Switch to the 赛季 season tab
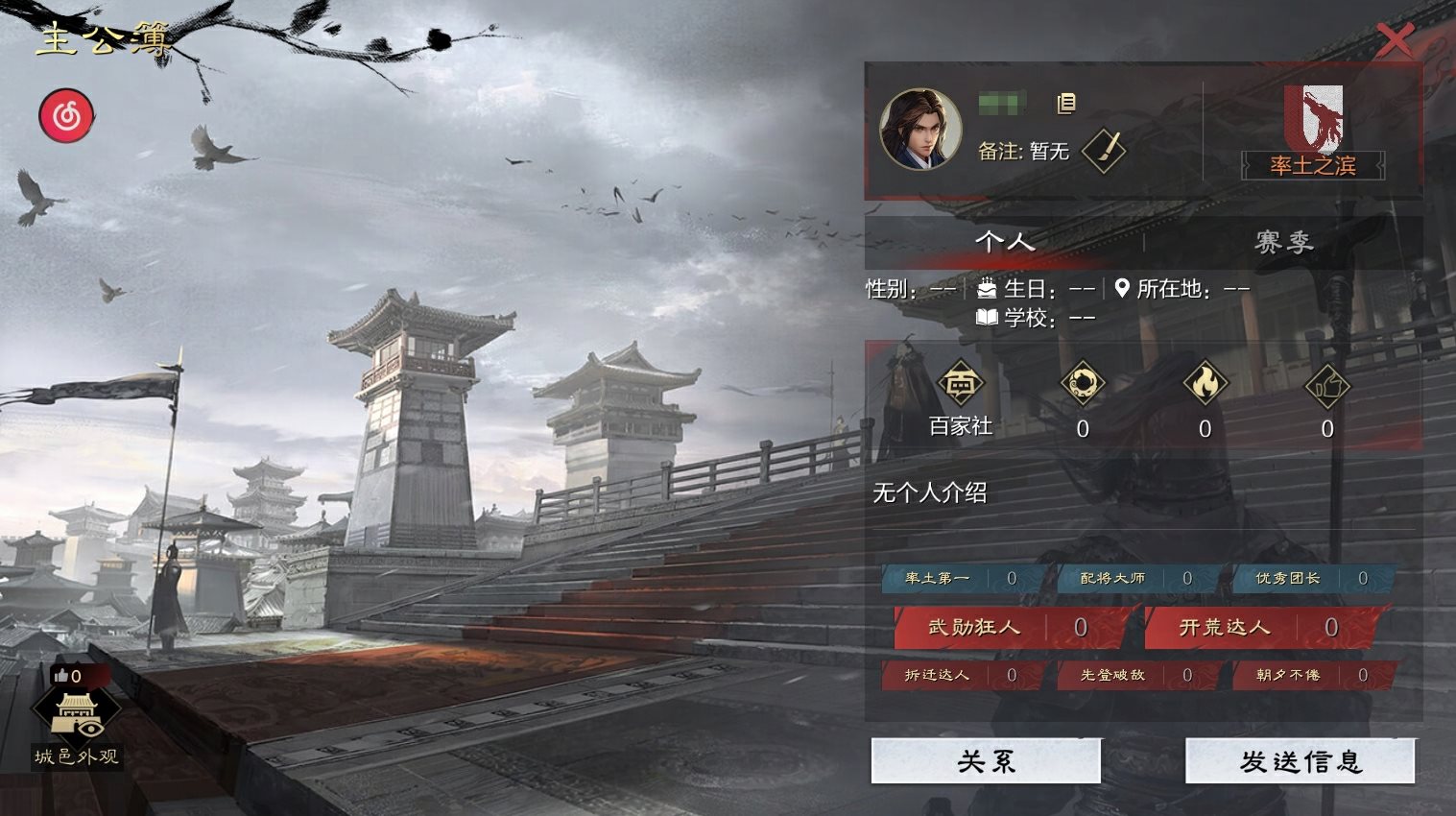 [1282, 242]
